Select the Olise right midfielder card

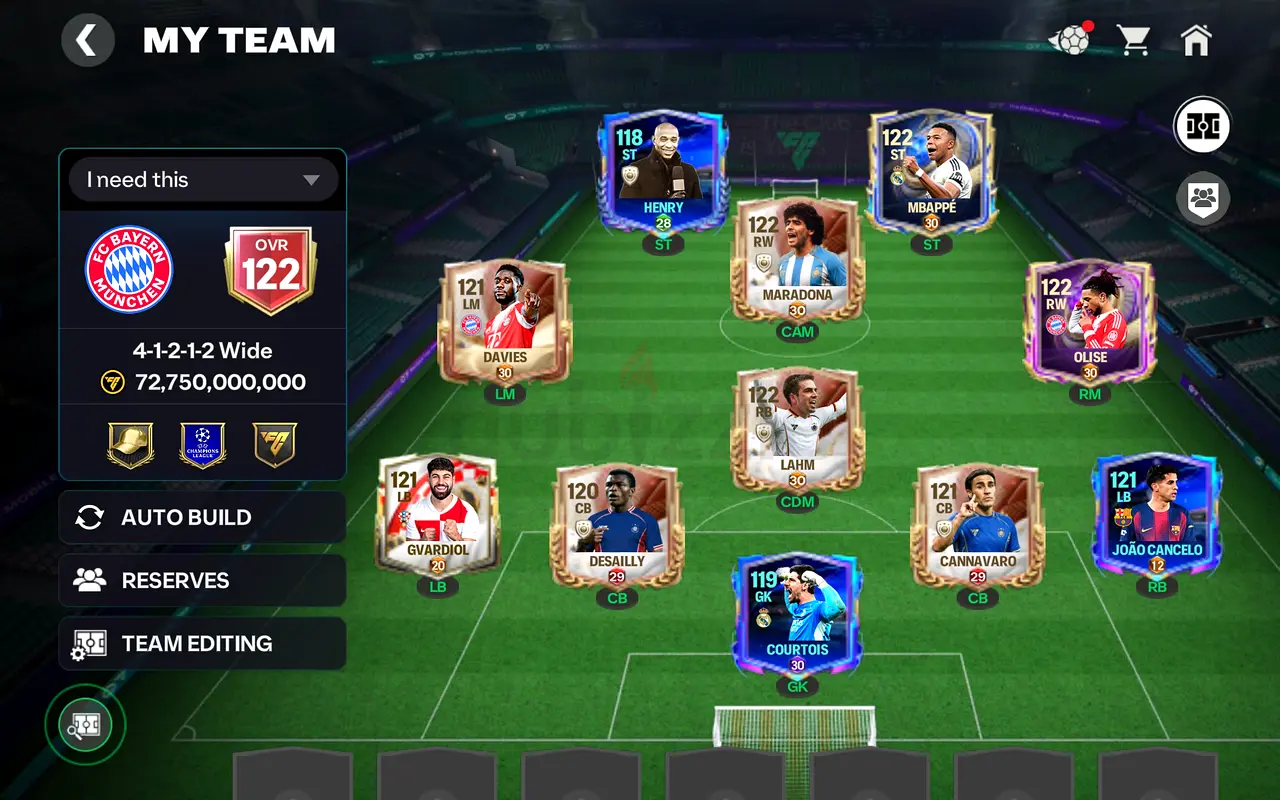pyautogui.click(x=1089, y=321)
